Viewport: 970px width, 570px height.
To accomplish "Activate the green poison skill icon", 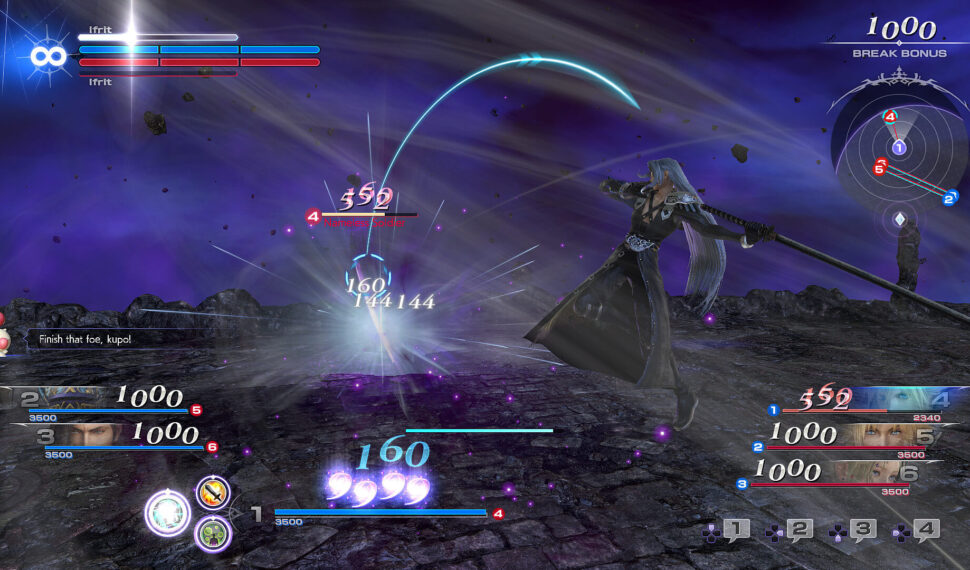I will click(x=213, y=534).
